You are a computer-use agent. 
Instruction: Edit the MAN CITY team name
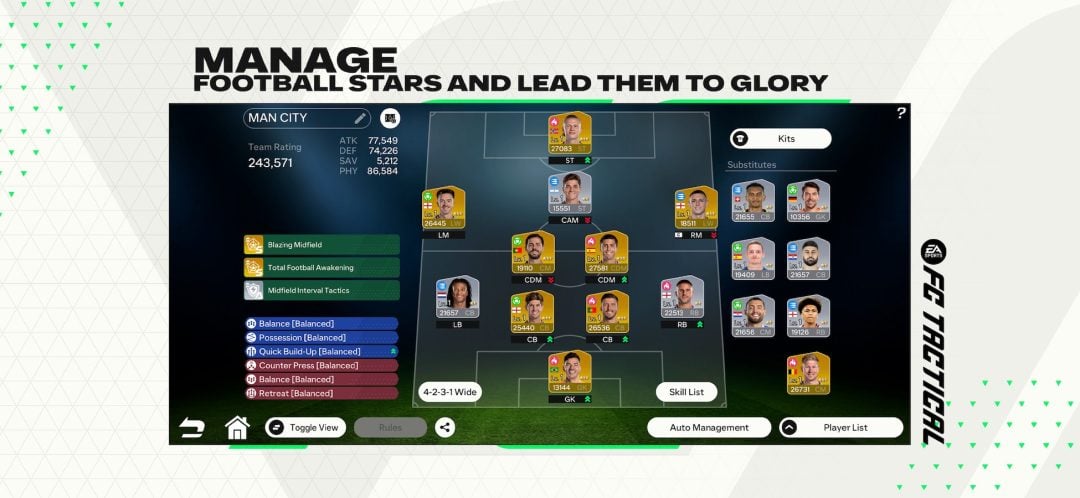[360, 118]
